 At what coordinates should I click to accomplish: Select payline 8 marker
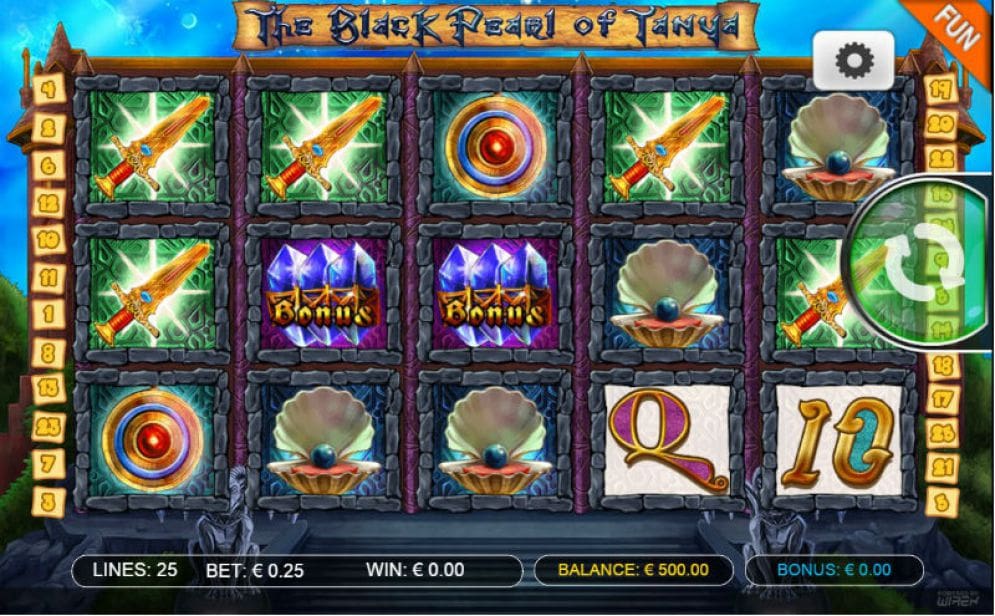[x=47, y=352]
